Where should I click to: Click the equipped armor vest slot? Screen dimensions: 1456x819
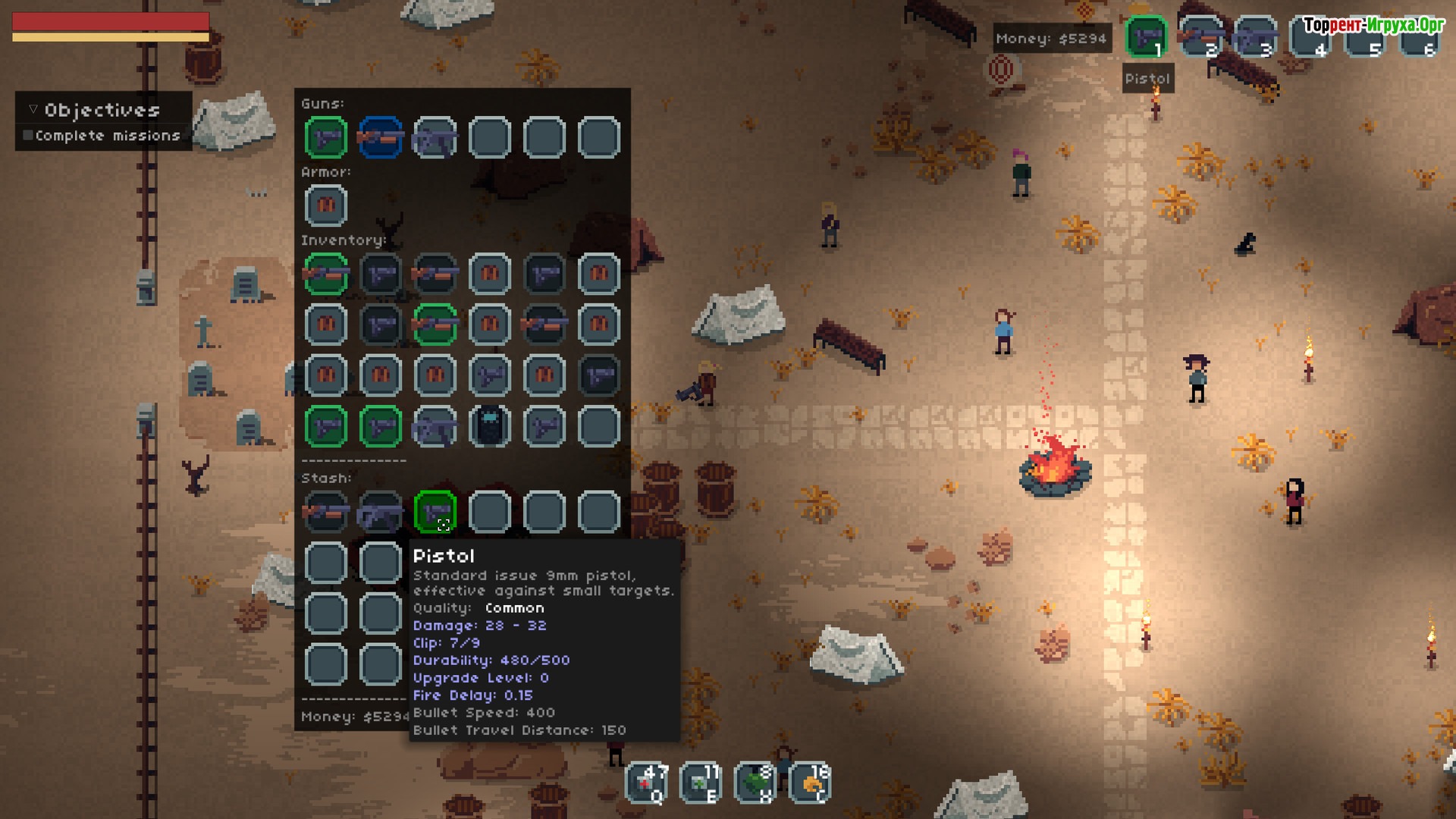[x=326, y=206]
